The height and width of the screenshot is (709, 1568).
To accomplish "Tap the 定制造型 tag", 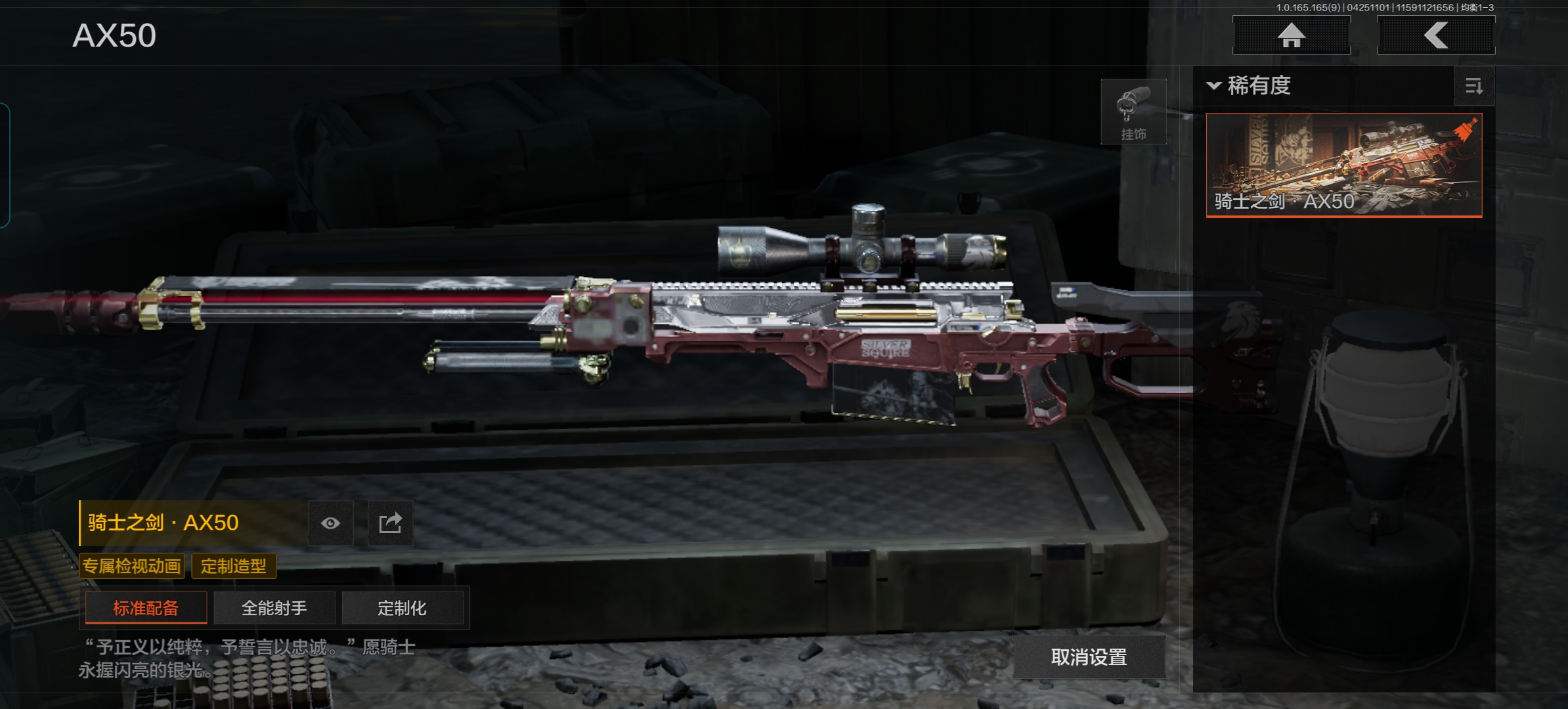I will click(x=234, y=566).
